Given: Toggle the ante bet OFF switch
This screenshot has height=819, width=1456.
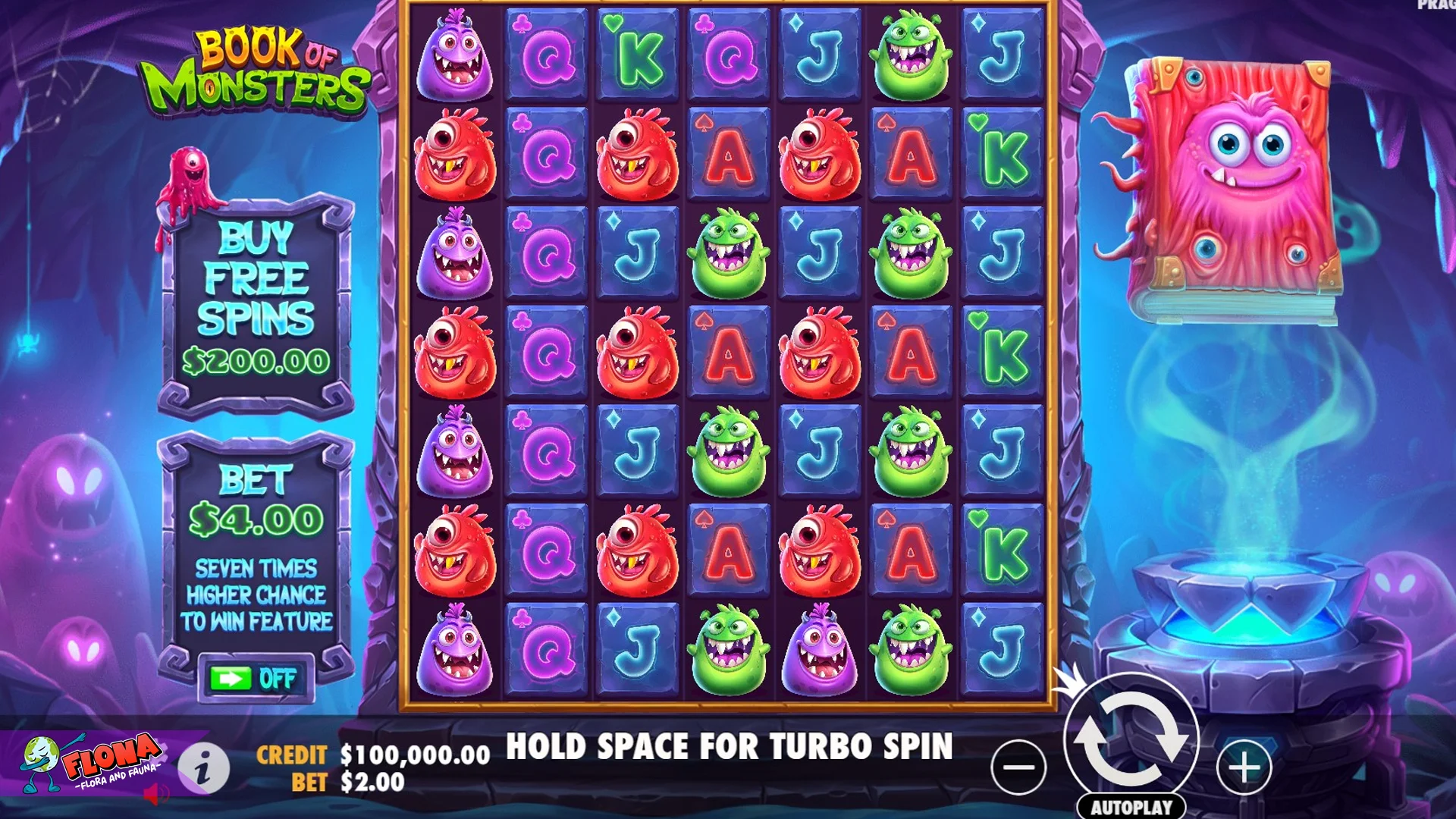Looking at the screenshot, I should tap(255, 679).
